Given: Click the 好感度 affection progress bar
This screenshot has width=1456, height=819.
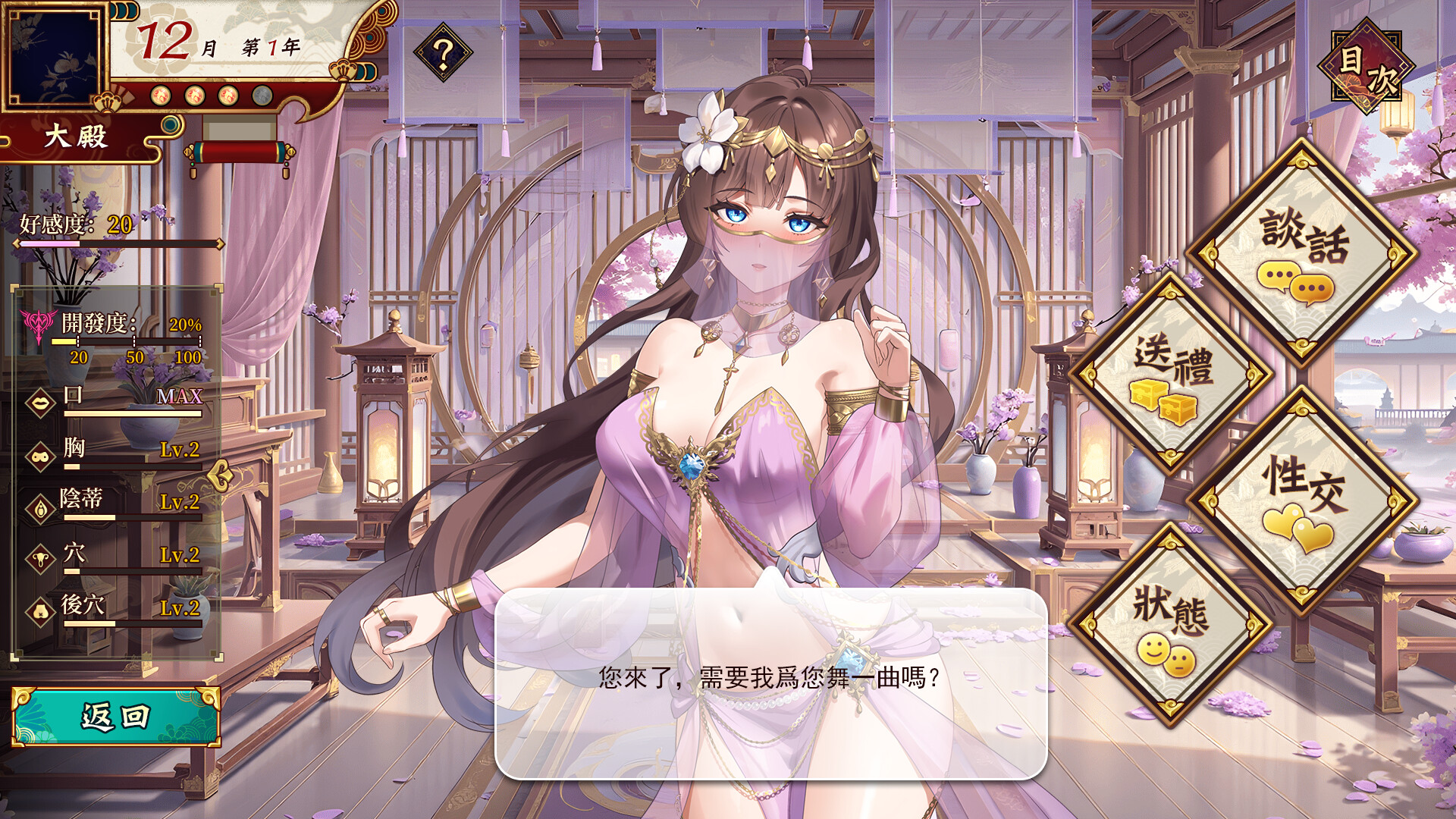Looking at the screenshot, I should click(118, 244).
